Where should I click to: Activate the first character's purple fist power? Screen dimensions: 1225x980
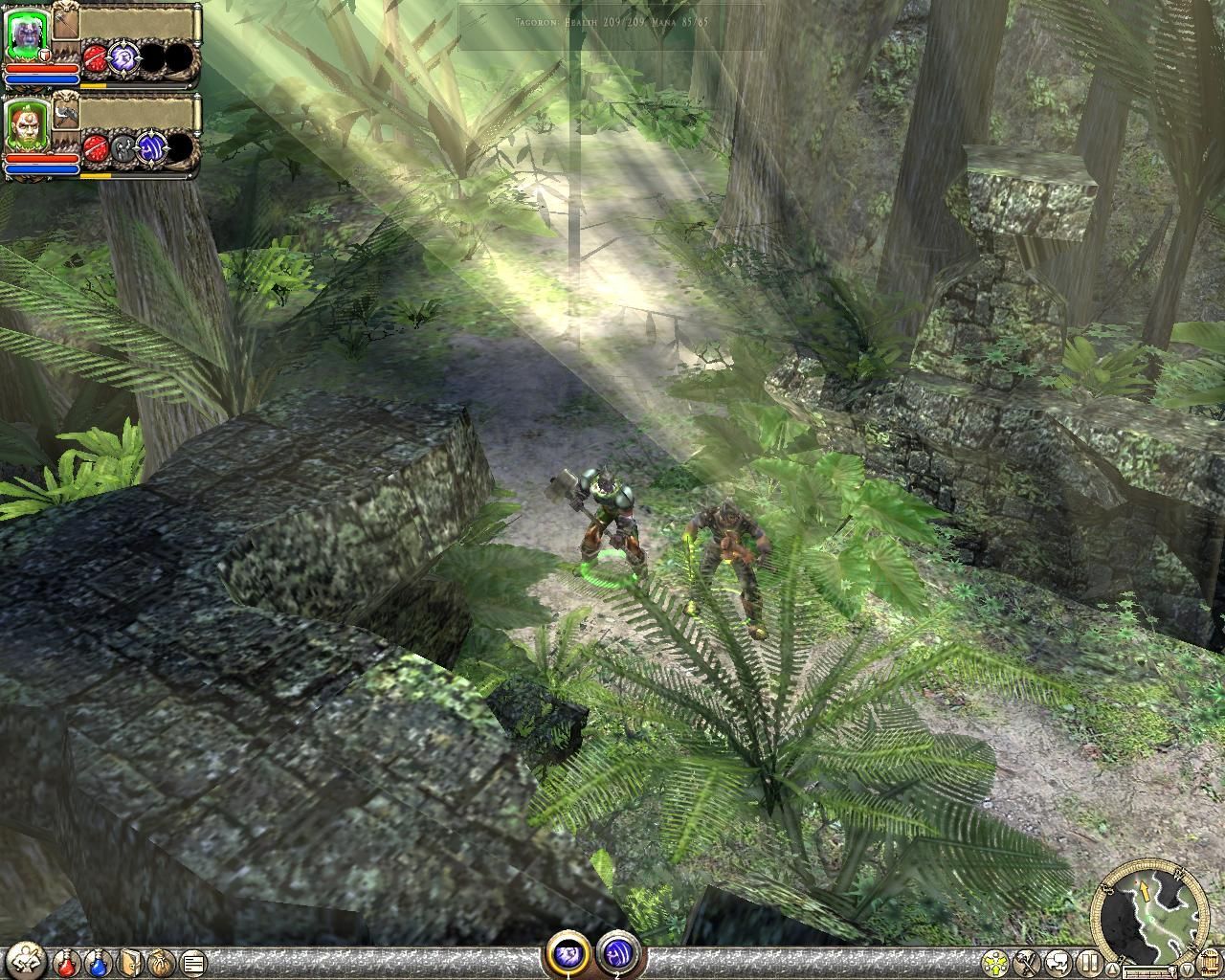[123, 57]
